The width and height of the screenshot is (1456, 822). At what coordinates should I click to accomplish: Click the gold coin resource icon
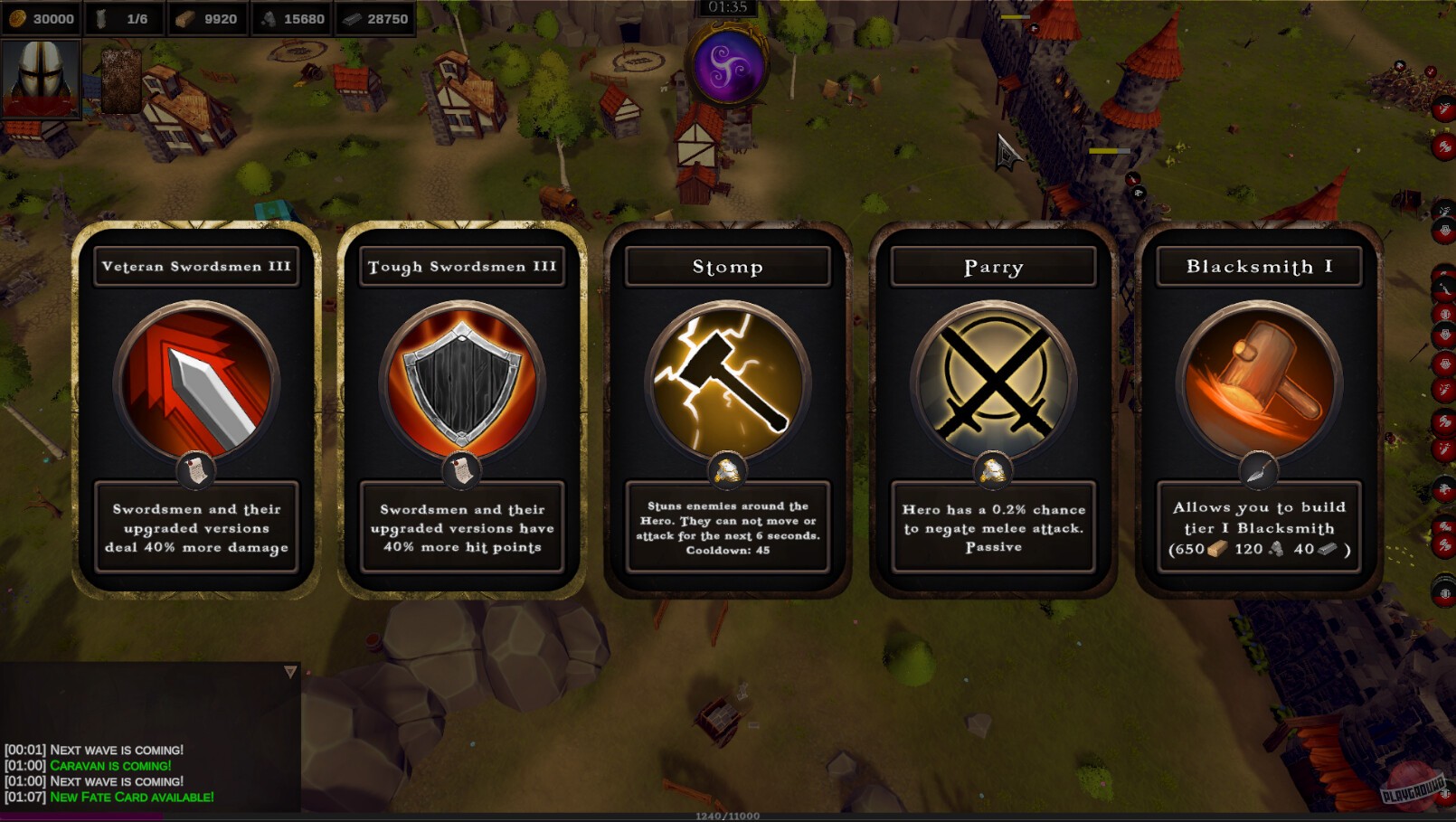click(x=16, y=18)
